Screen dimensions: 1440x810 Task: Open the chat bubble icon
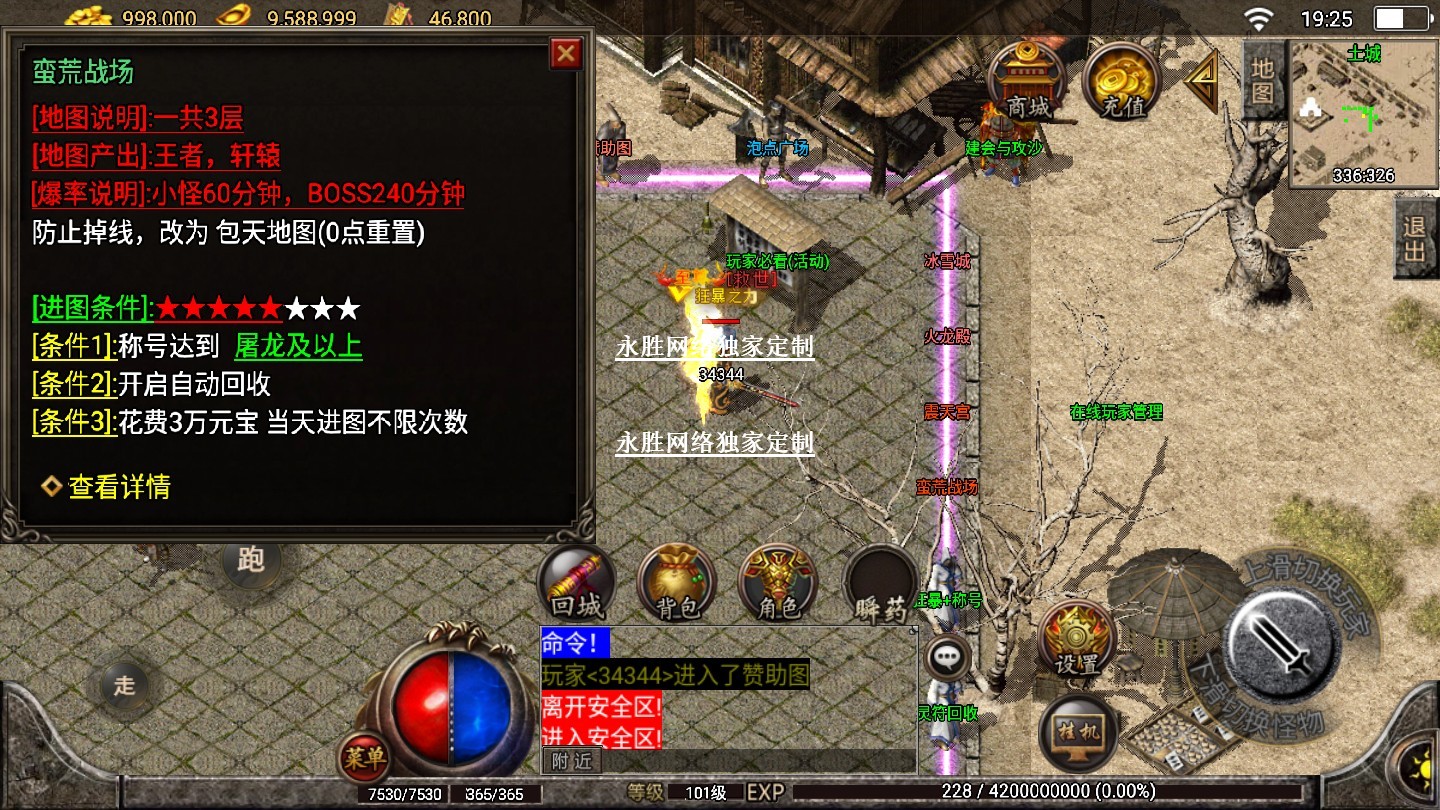[x=946, y=658]
